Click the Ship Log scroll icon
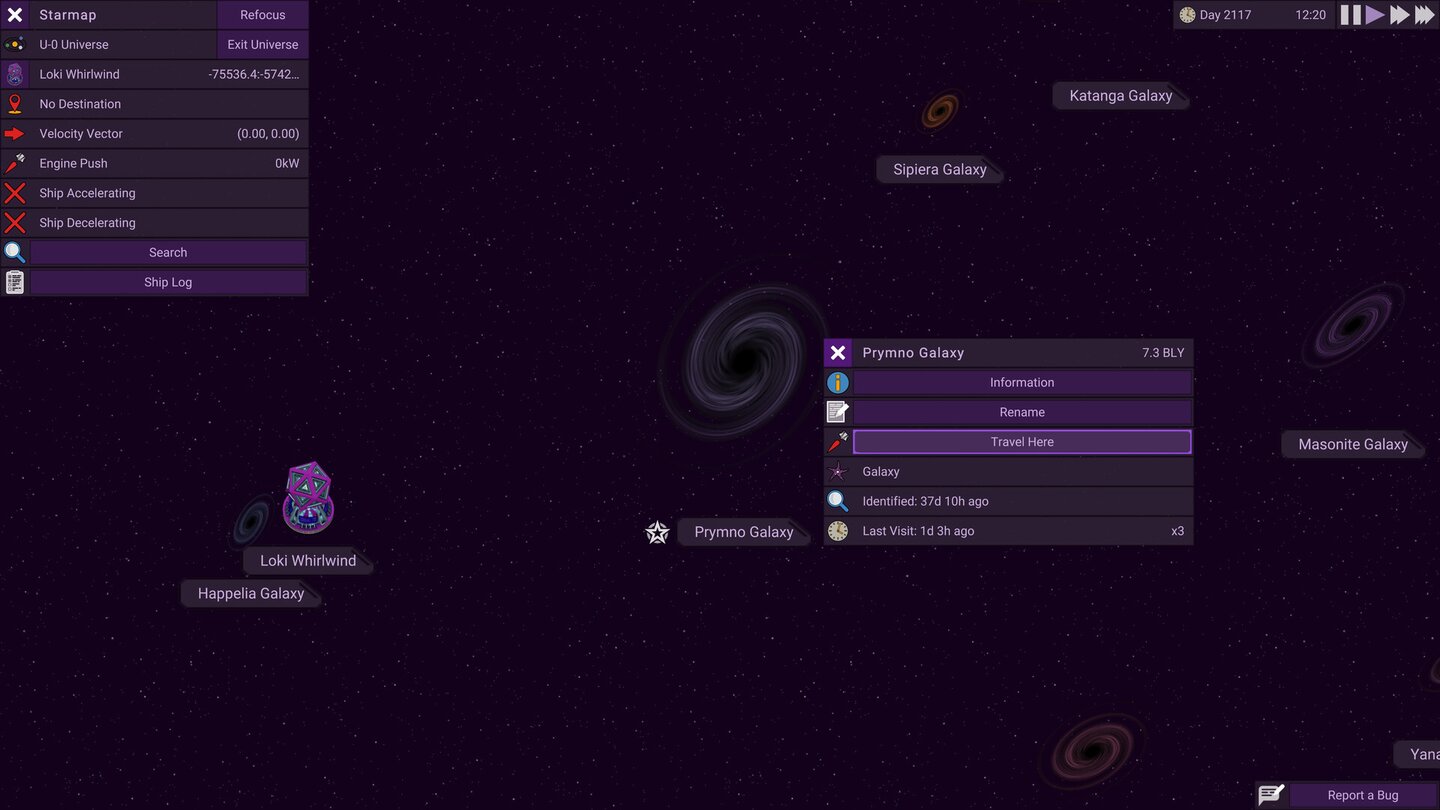The height and width of the screenshot is (810, 1440). click(x=14, y=282)
